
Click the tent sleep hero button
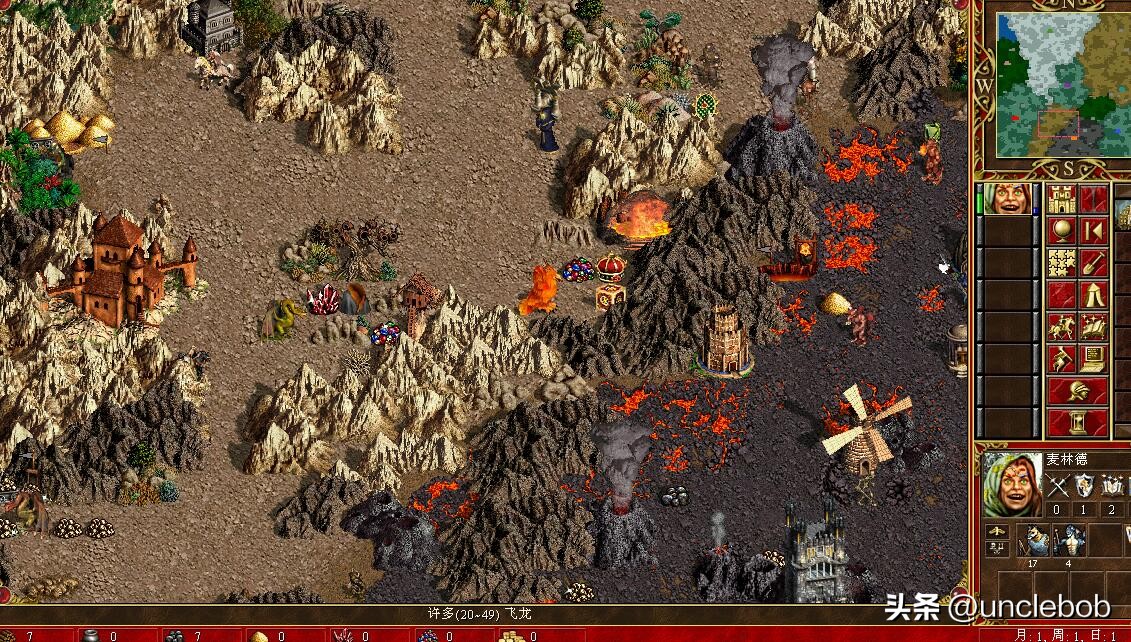click(1093, 295)
